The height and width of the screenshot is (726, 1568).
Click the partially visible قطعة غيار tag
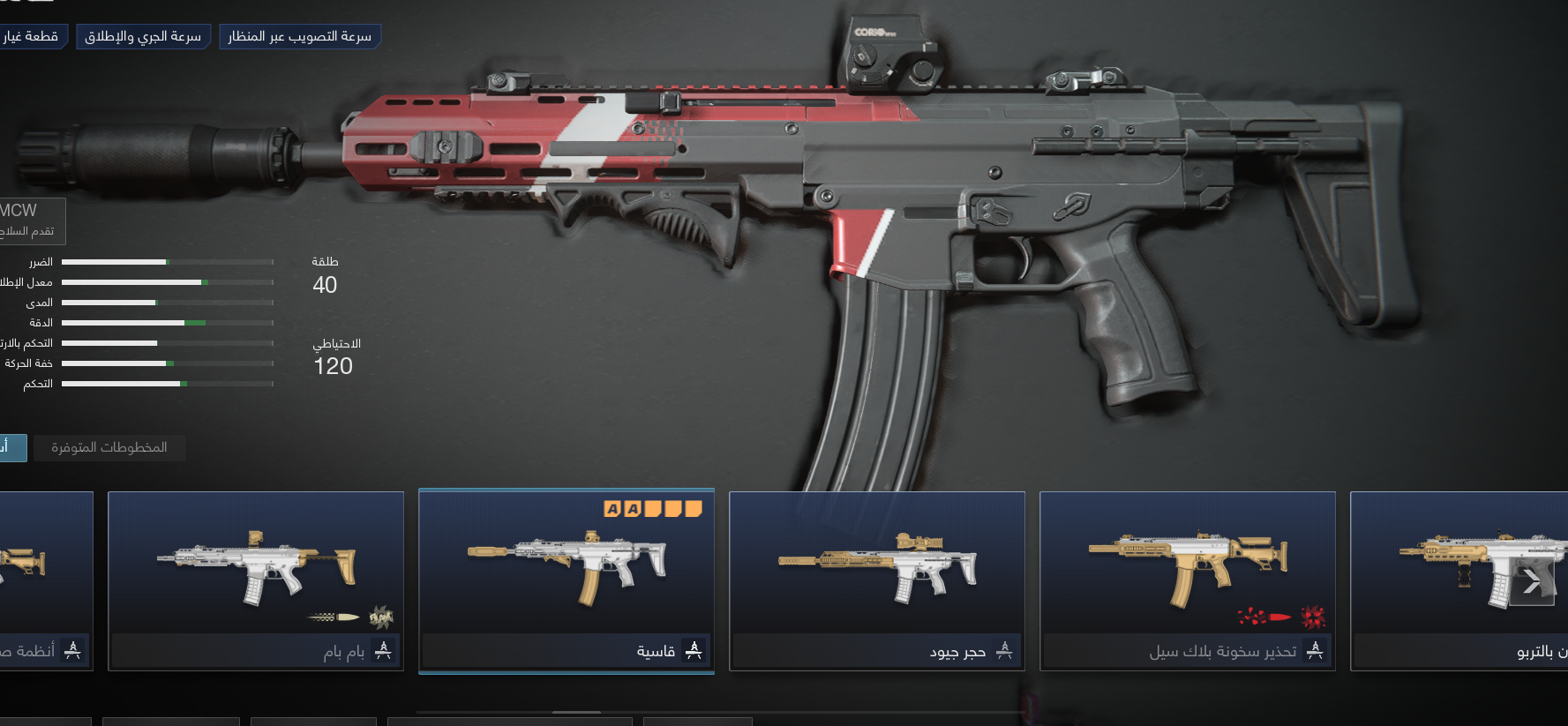(32, 36)
